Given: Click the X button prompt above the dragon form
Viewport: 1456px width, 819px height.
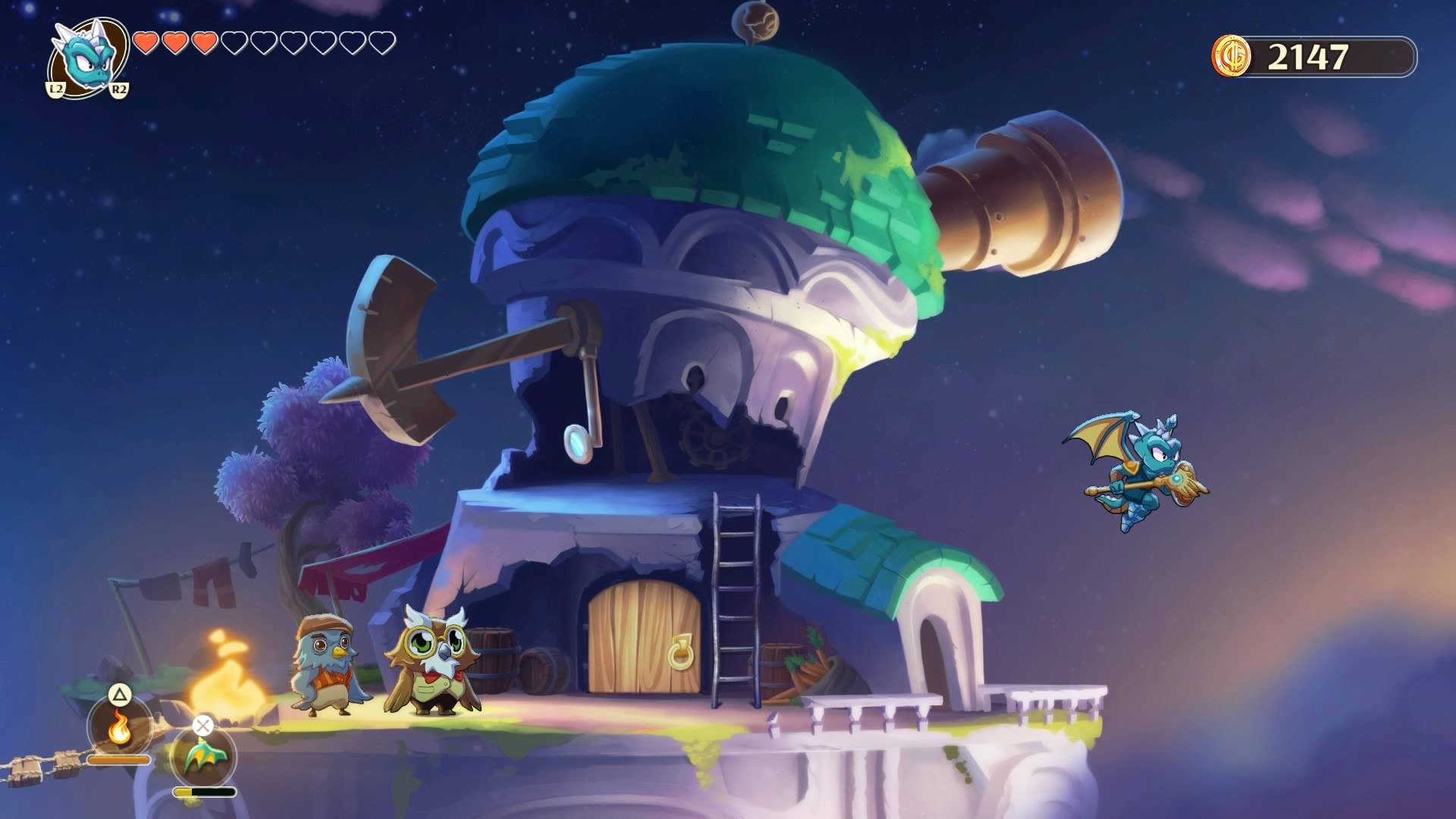Looking at the screenshot, I should coord(202,724).
